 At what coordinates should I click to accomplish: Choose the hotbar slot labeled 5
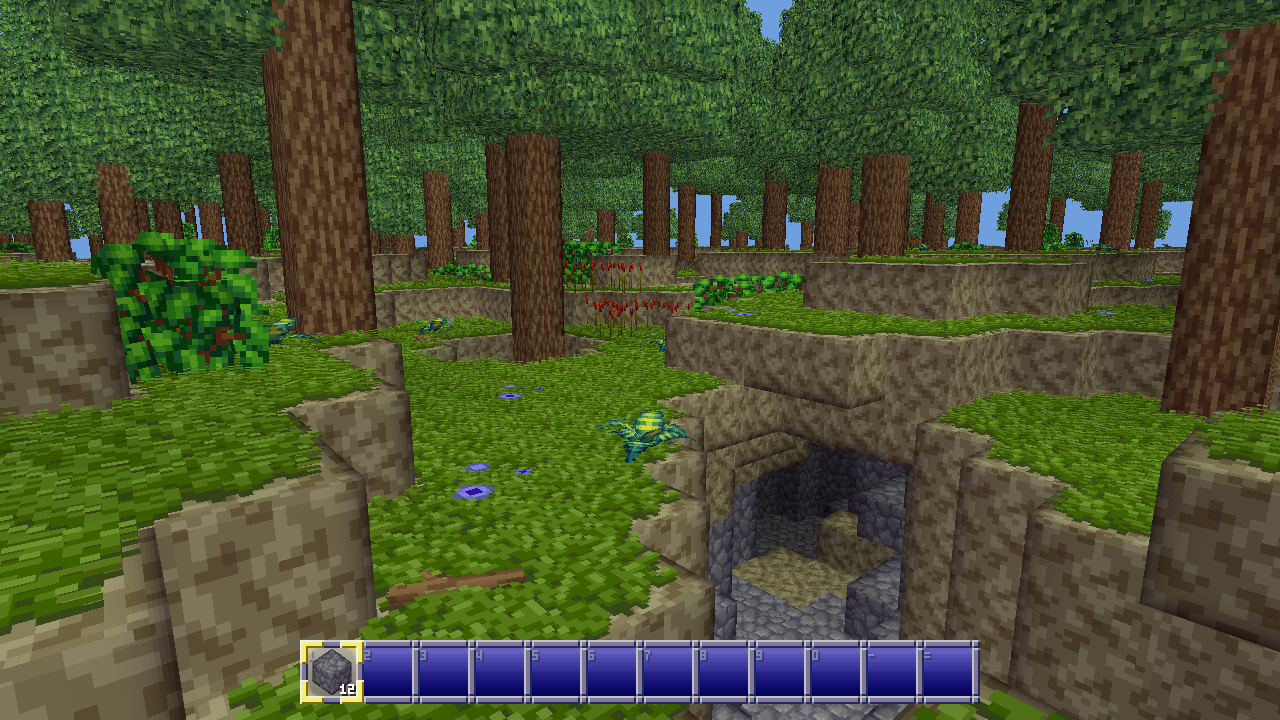click(x=555, y=671)
